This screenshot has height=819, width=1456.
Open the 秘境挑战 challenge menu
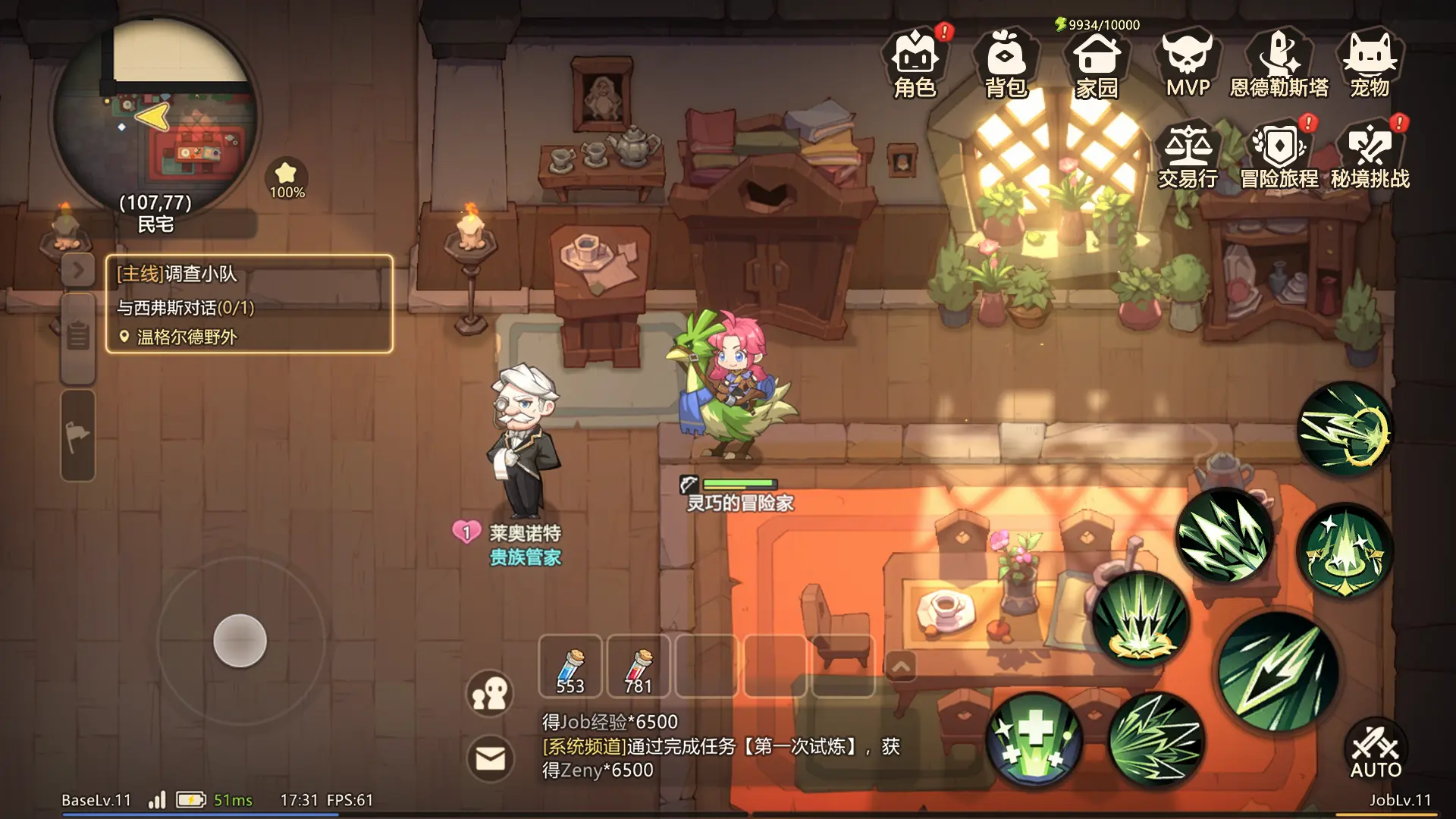tap(1370, 155)
